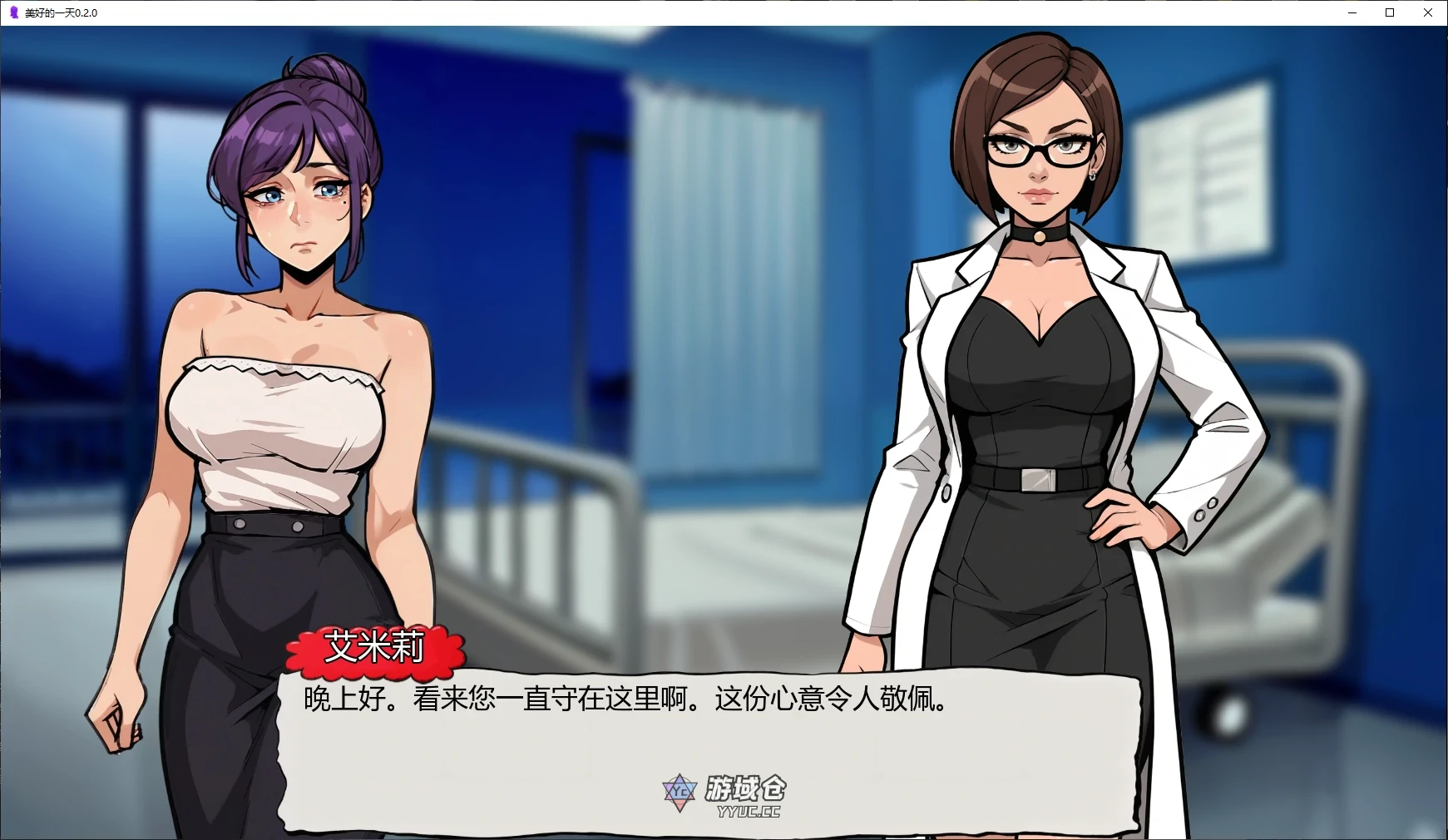Click the YC star watermark logo
This screenshot has height=840, width=1448.
pyautogui.click(x=678, y=793)
